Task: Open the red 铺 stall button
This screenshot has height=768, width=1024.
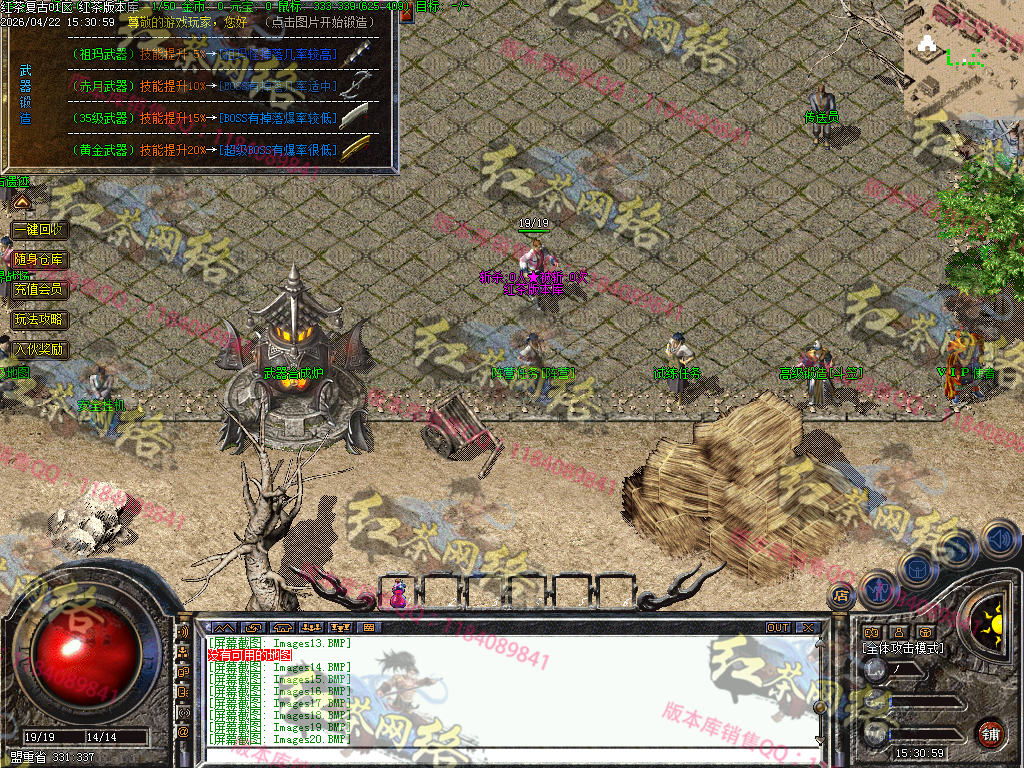Action: 990,732
